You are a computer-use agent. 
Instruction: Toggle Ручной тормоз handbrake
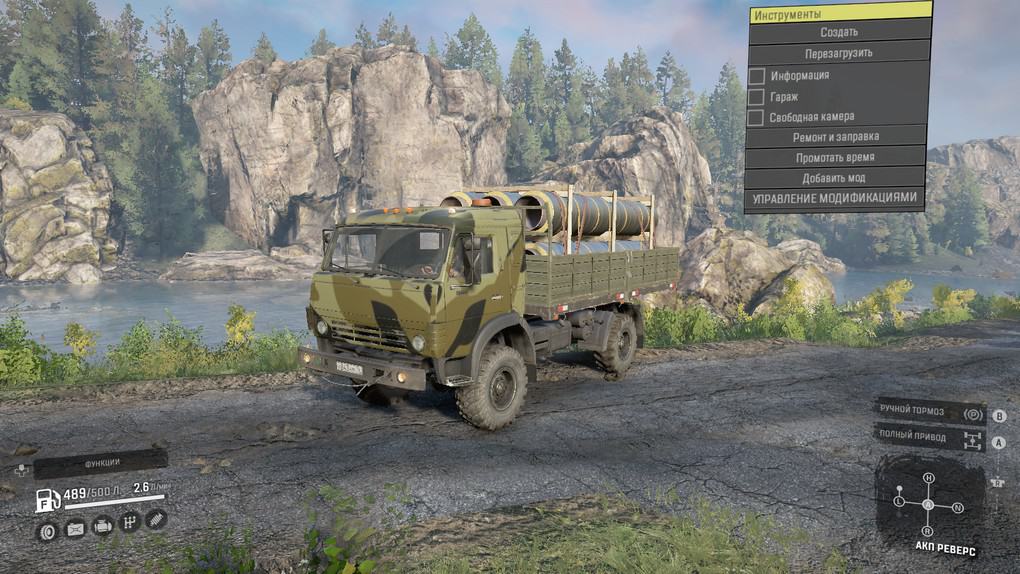point(930,413)
